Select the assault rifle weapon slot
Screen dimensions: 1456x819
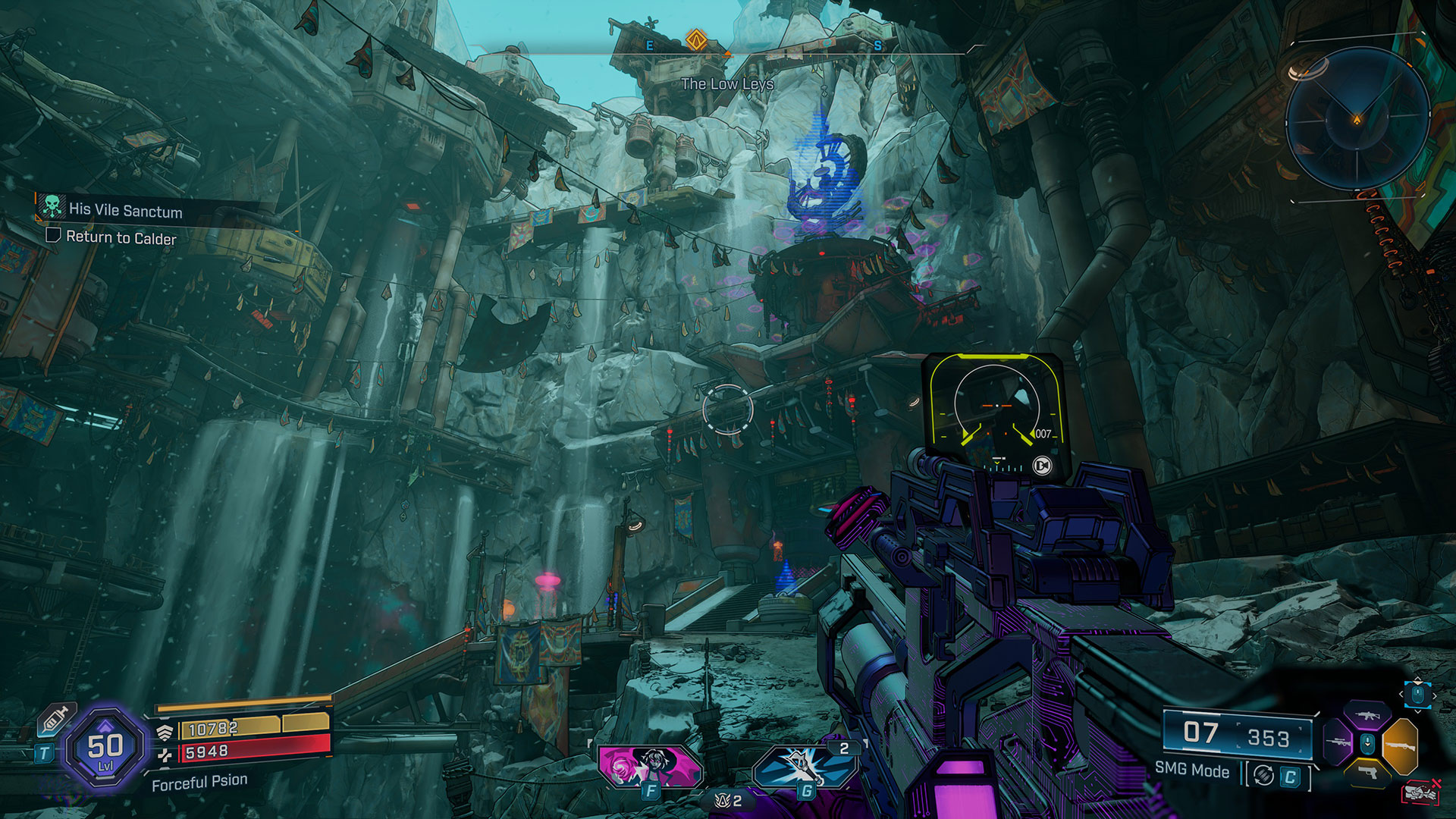[1367, 715]
